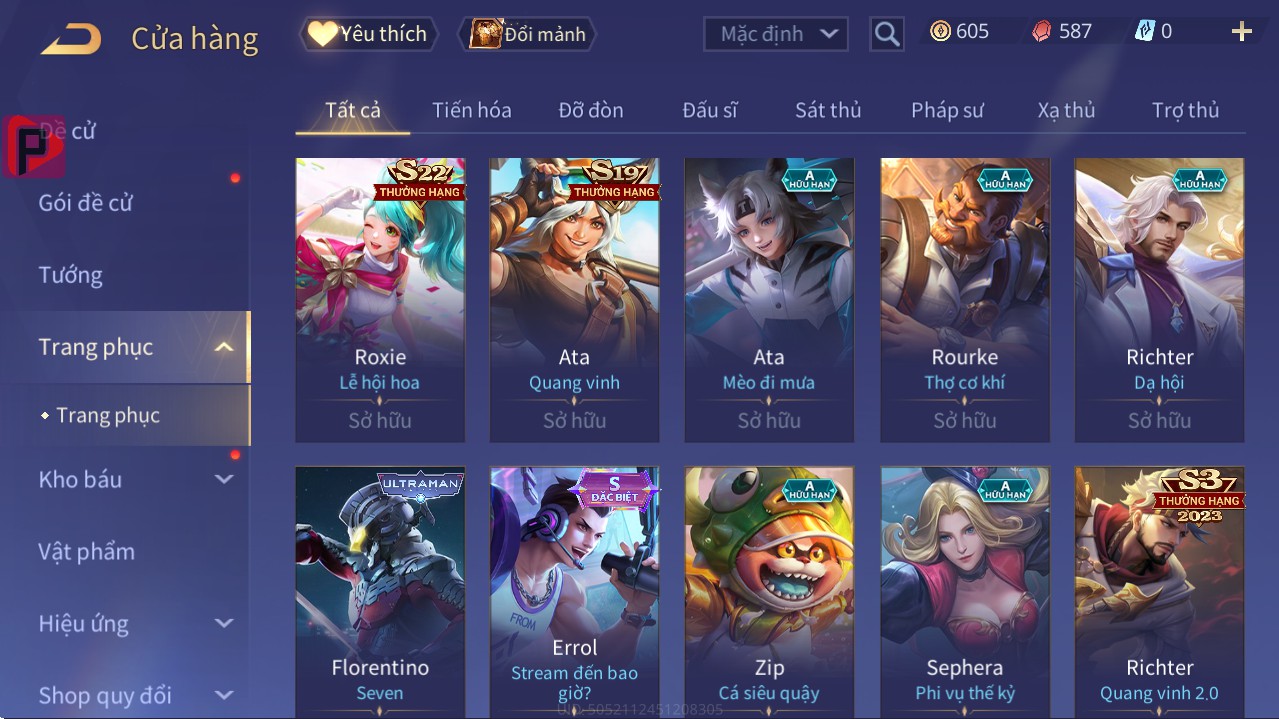
Task: Choose the Xạ thủ tab
Action: 1066,110
